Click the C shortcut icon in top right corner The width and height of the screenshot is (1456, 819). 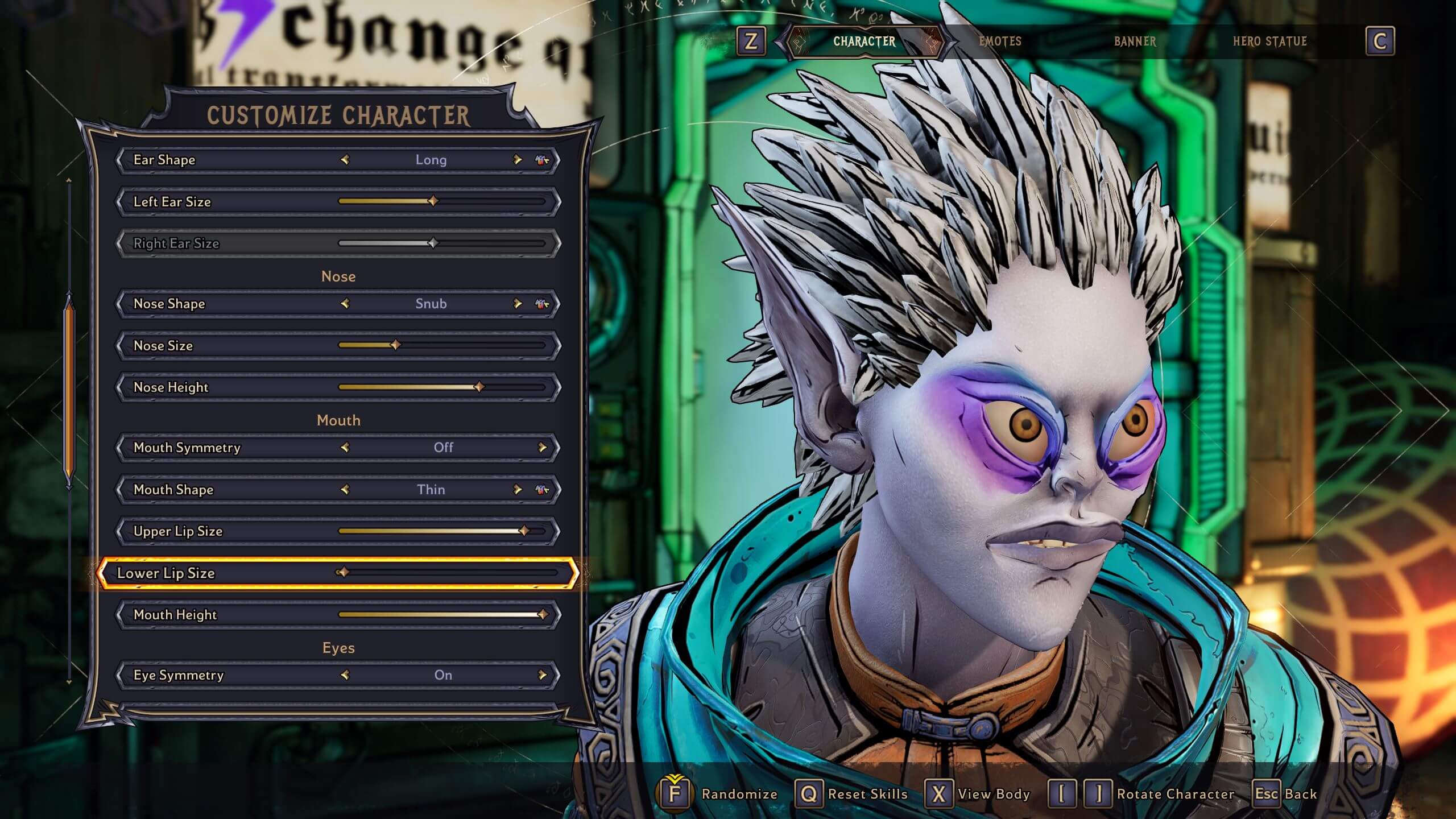coord(1381,42)
